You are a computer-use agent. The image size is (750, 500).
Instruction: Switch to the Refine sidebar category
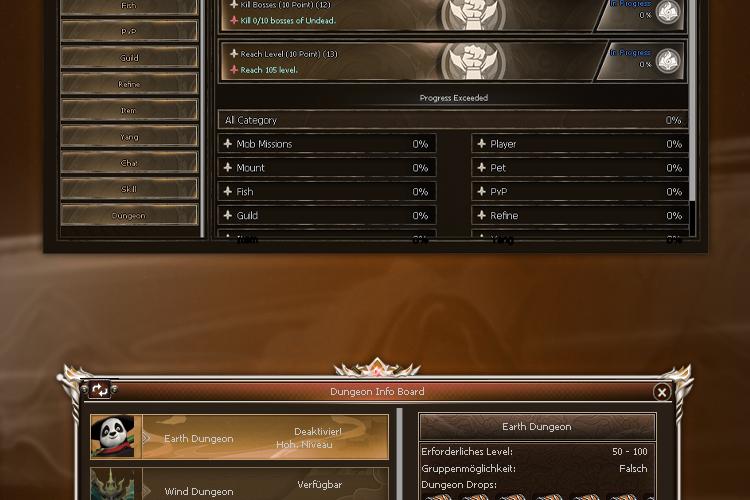click(x=129, y=84)
